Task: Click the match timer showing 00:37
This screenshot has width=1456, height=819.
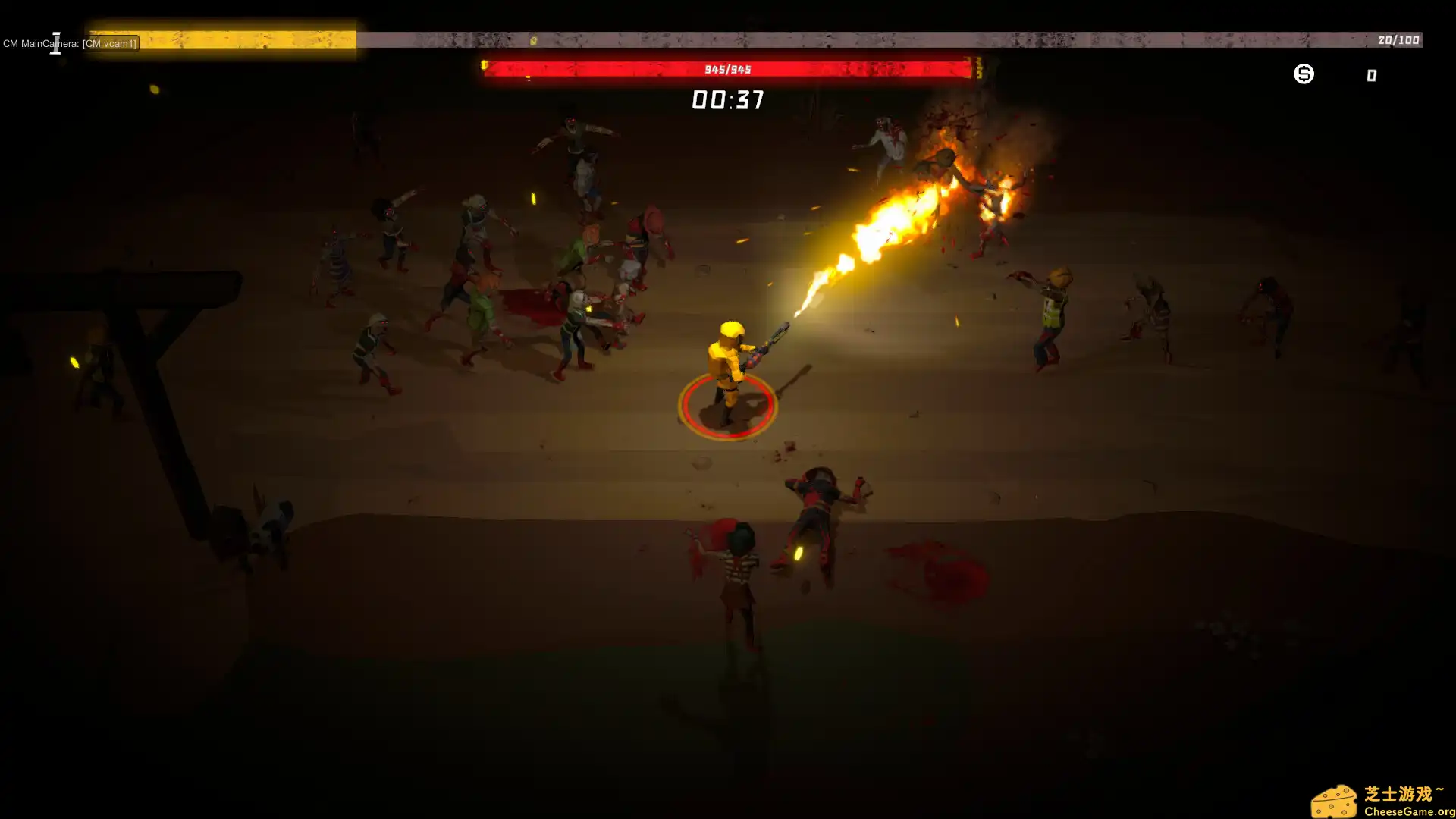Action: (728, 101)
